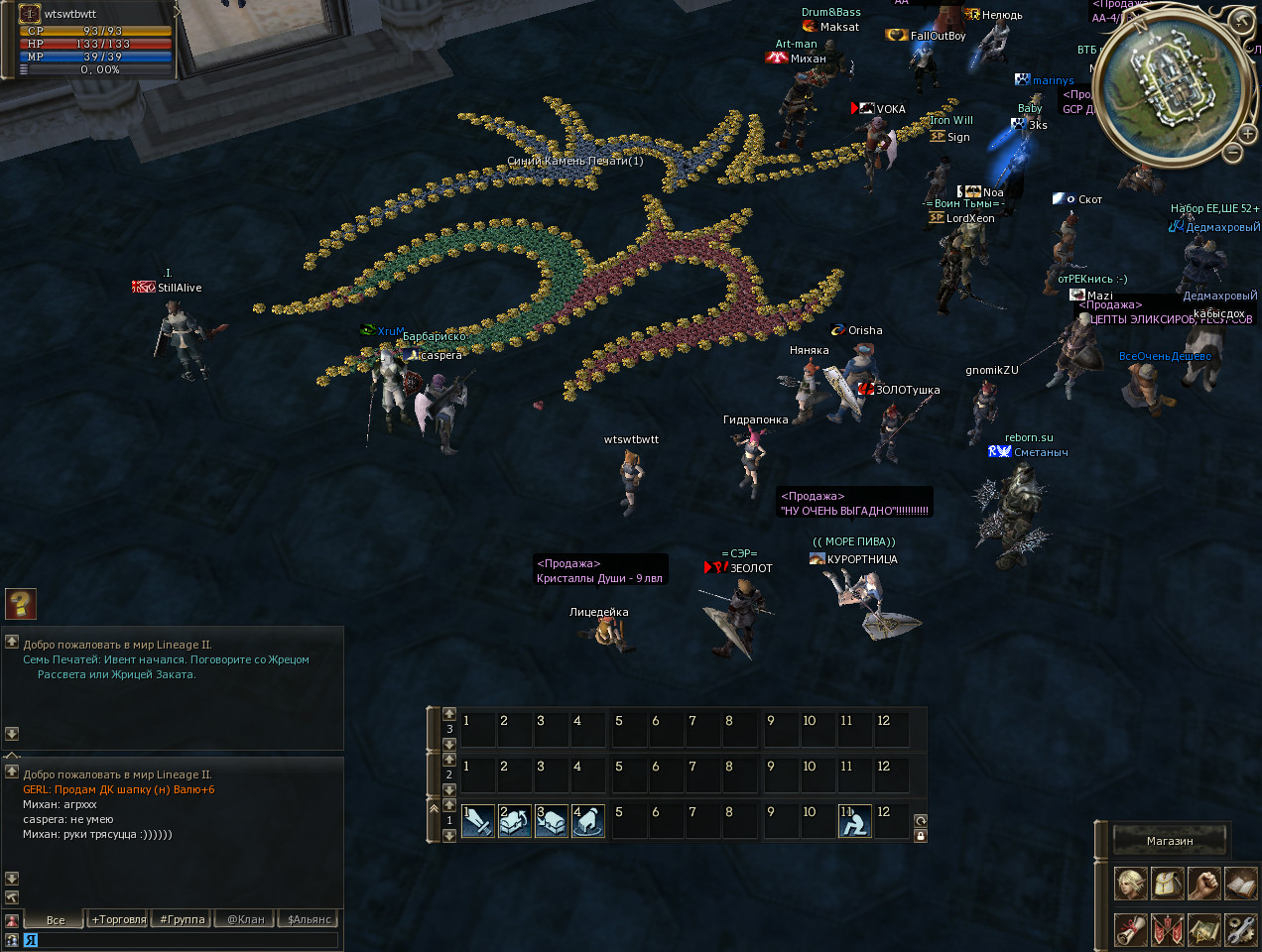
Task: Open the character status elf portrait icon
Action: [x=1131, y=883]
